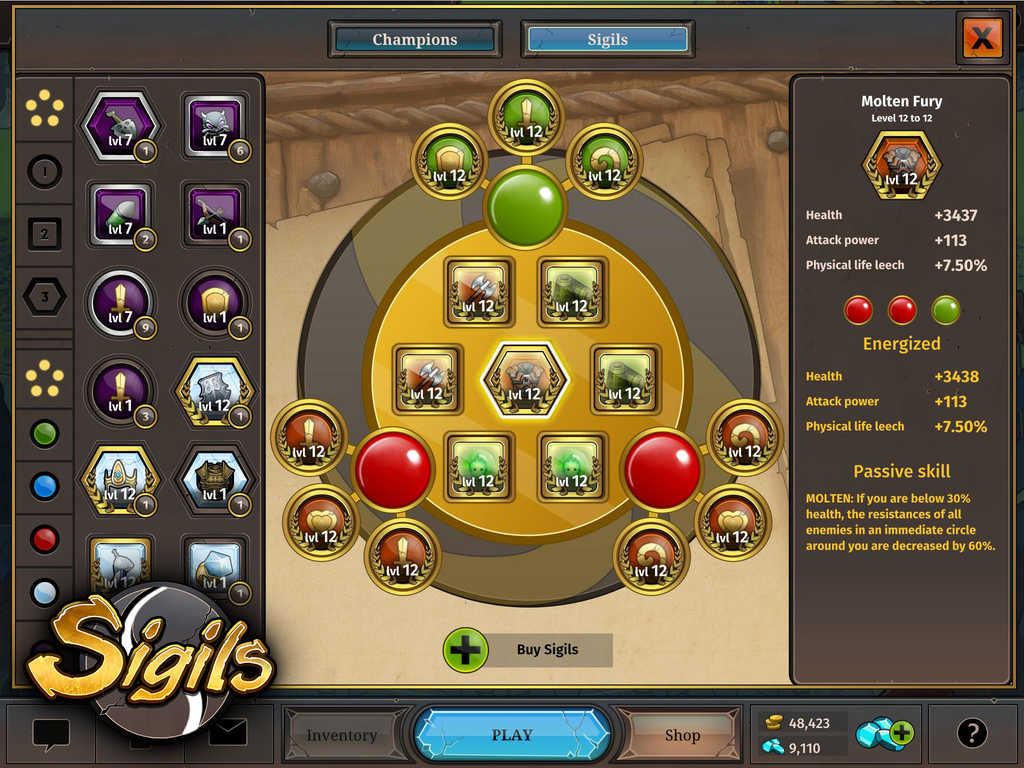Pick the purple skull sigil with count 6
The width and height of the screenshot is (1024, 768).
(215, 128)
